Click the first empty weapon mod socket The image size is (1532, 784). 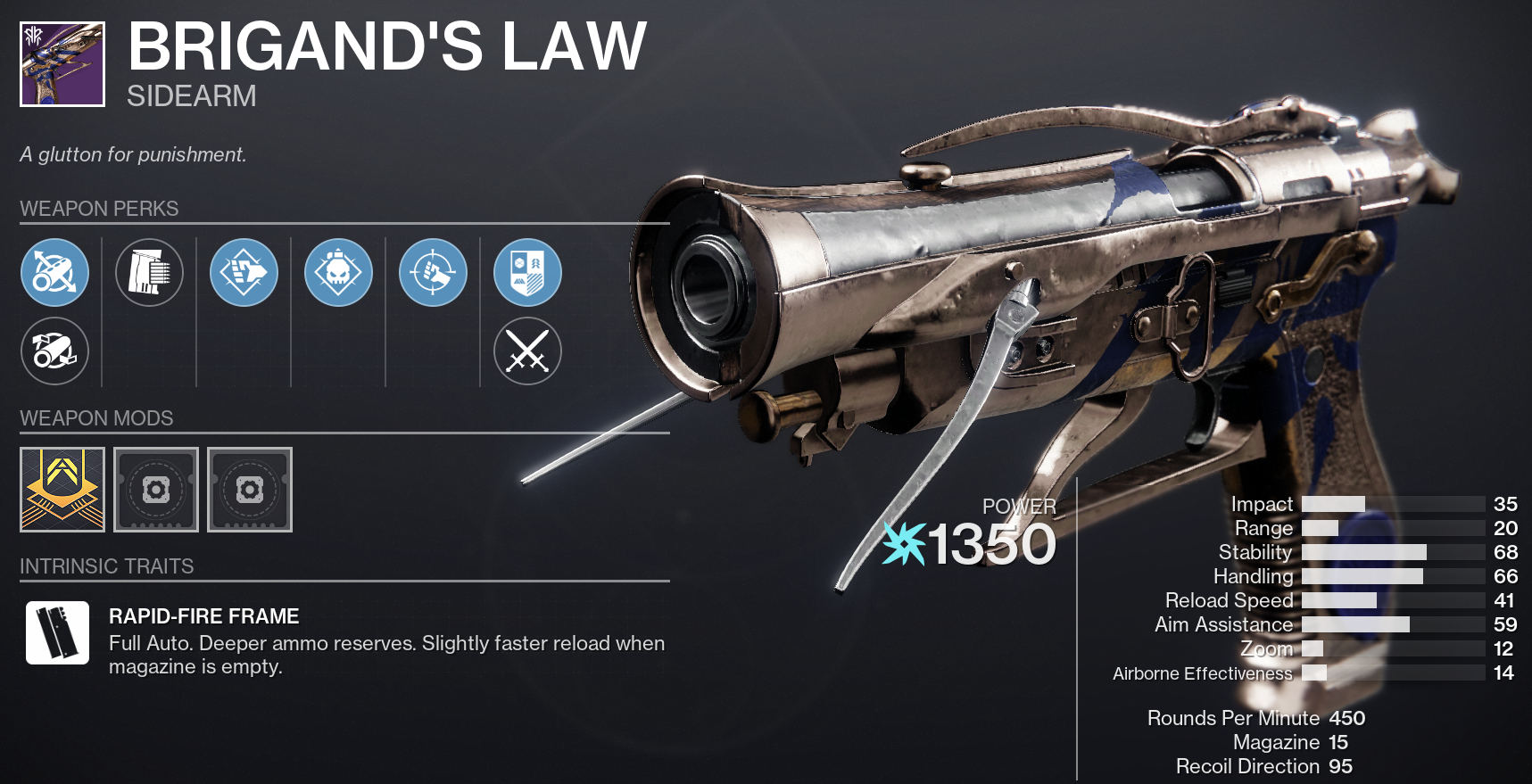click(156, 490)
